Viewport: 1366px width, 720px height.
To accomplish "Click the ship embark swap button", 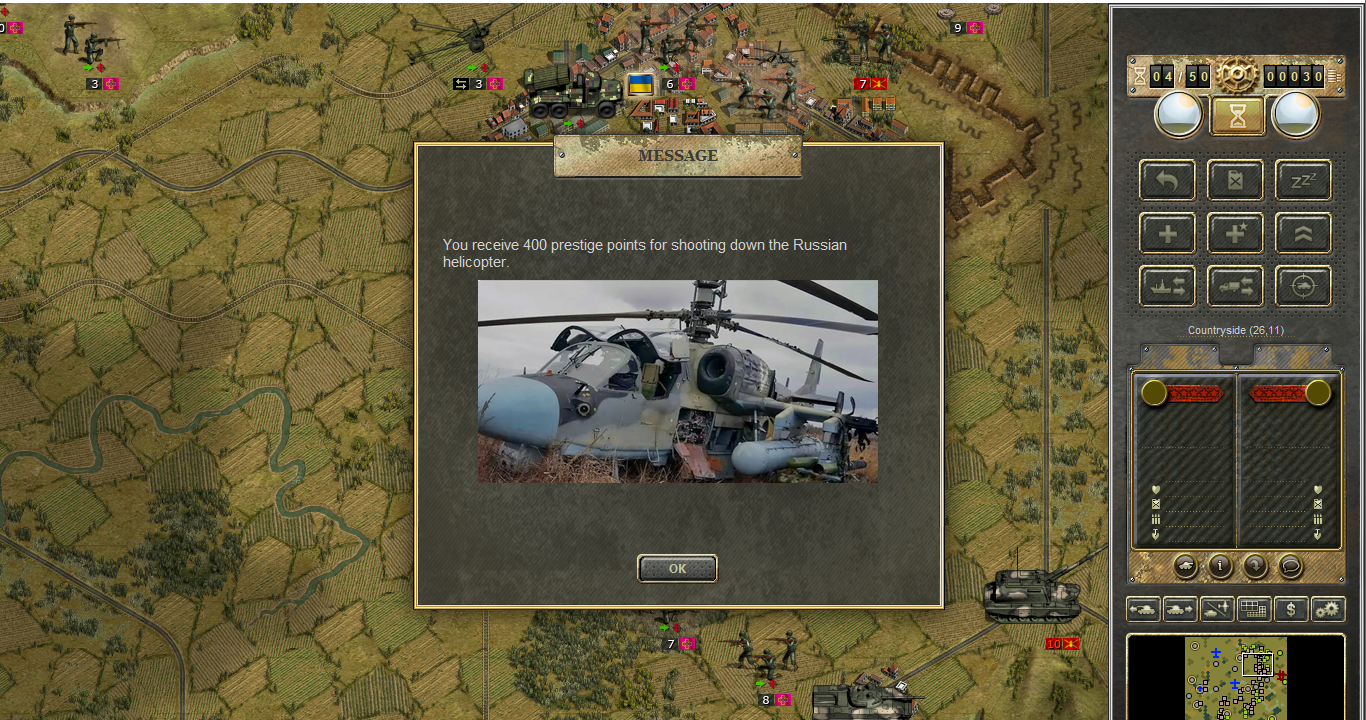I will point(1167,286).
